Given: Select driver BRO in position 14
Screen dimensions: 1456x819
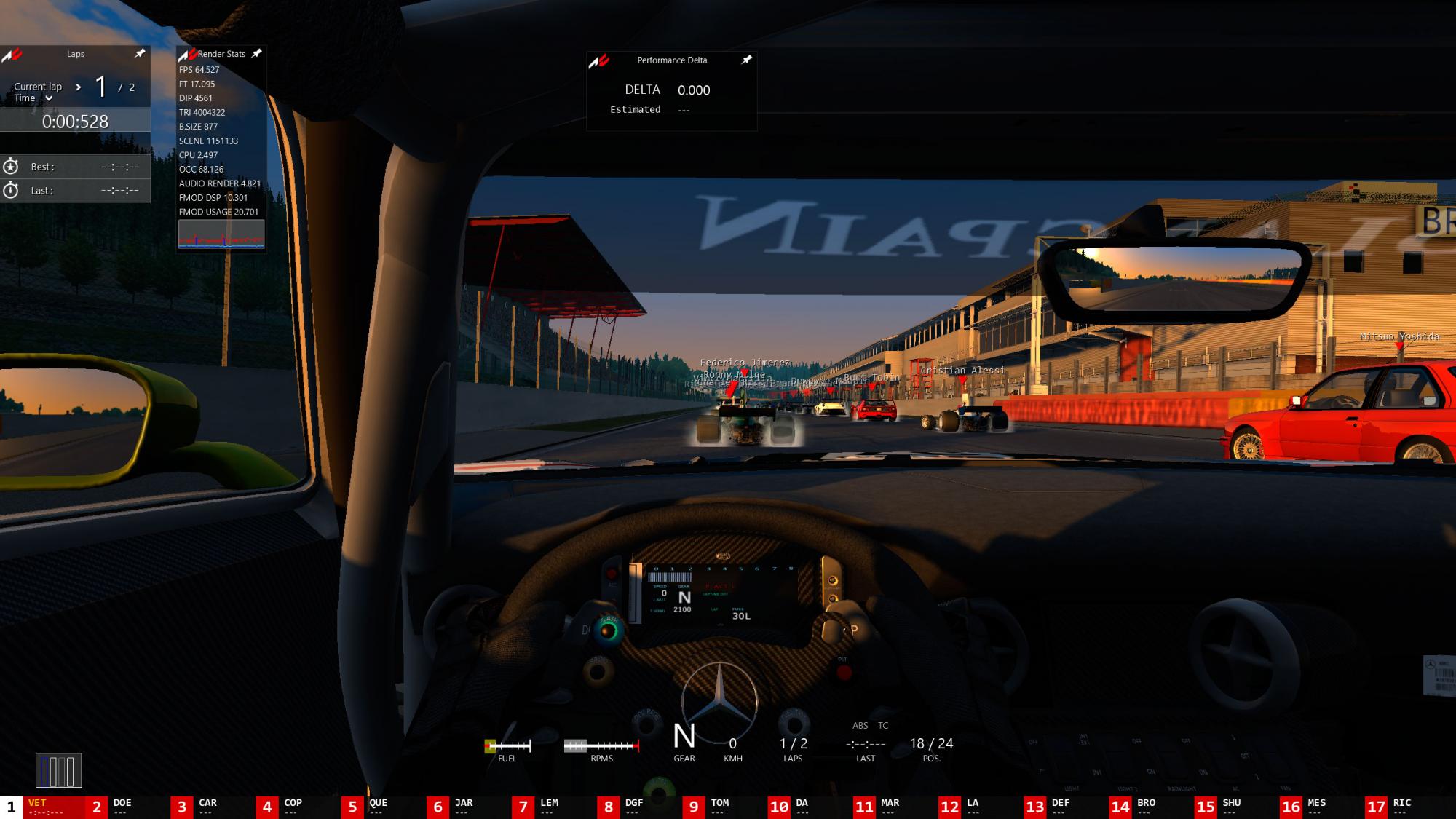Looking at the screenshot, I should pos(1146,807).
